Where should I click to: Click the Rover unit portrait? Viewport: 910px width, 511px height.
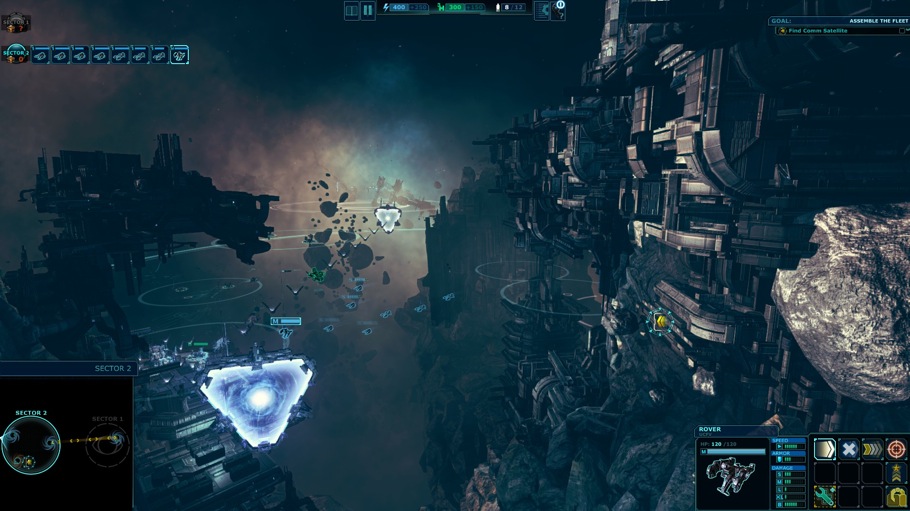pyautogui.click(x=733, y=480)
